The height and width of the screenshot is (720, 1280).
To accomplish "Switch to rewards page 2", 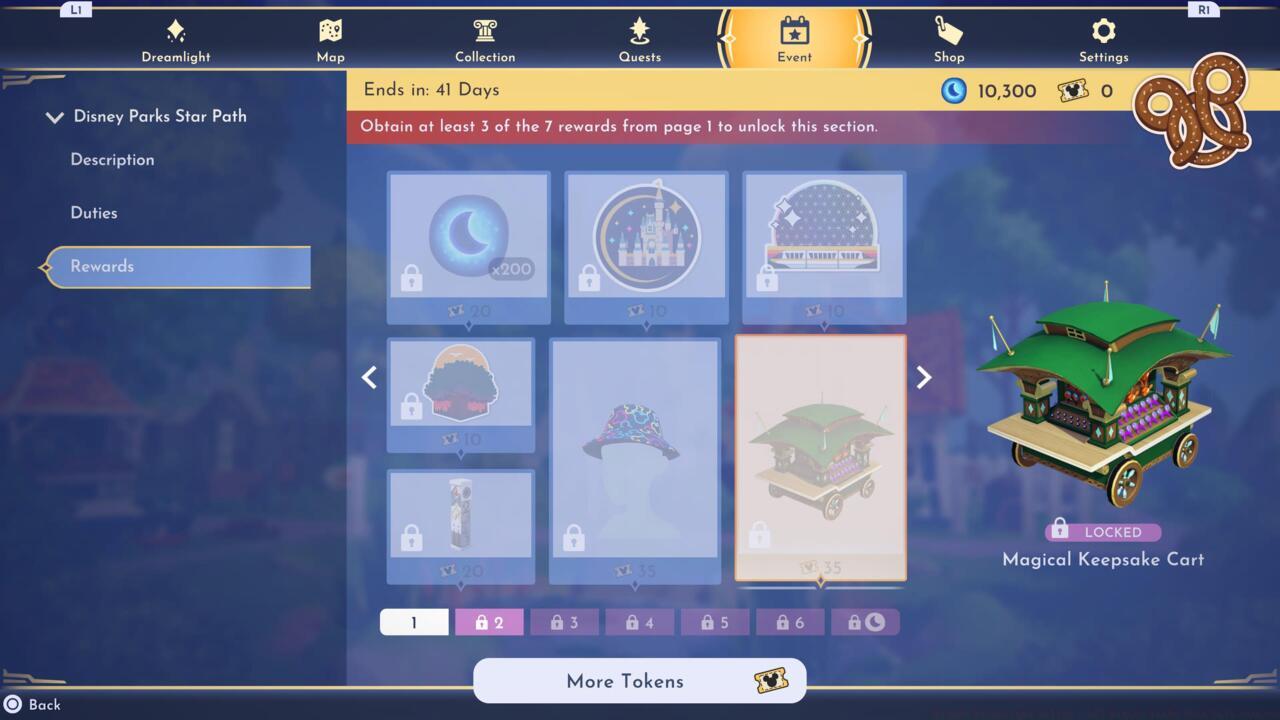I will (489, 622).
